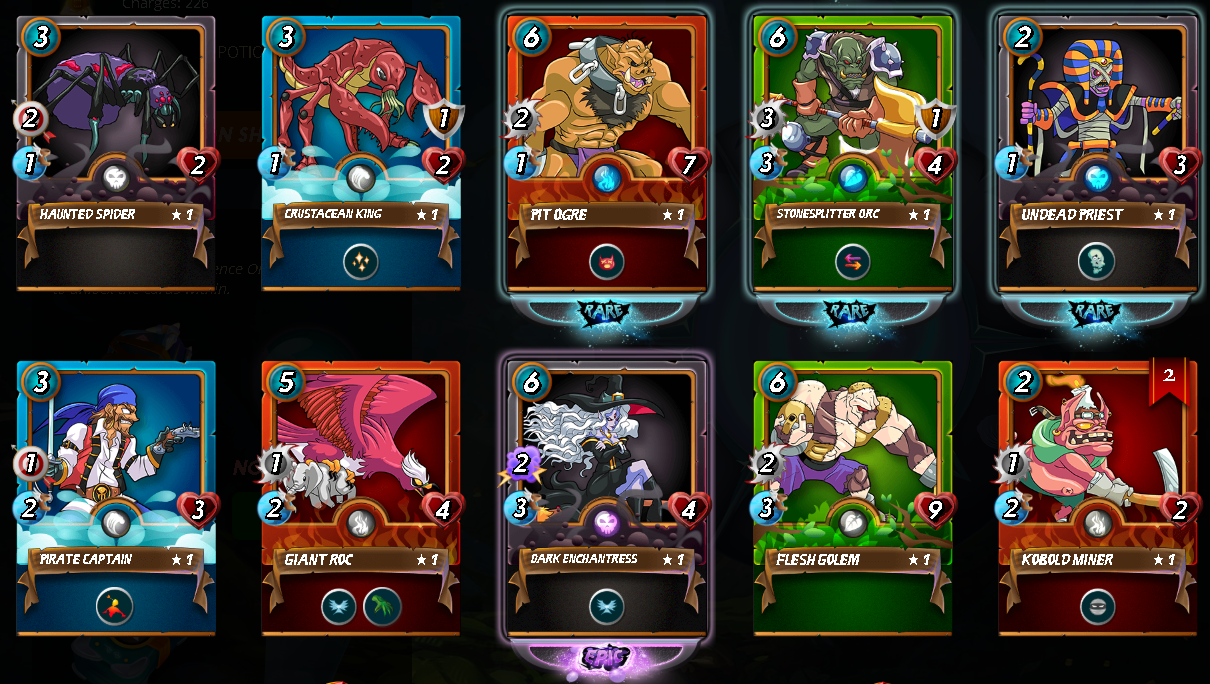The width and height of the screenshot is (1210, 684).
Task: Click Pirate Captain's ability icon
Action: (114, 606)
